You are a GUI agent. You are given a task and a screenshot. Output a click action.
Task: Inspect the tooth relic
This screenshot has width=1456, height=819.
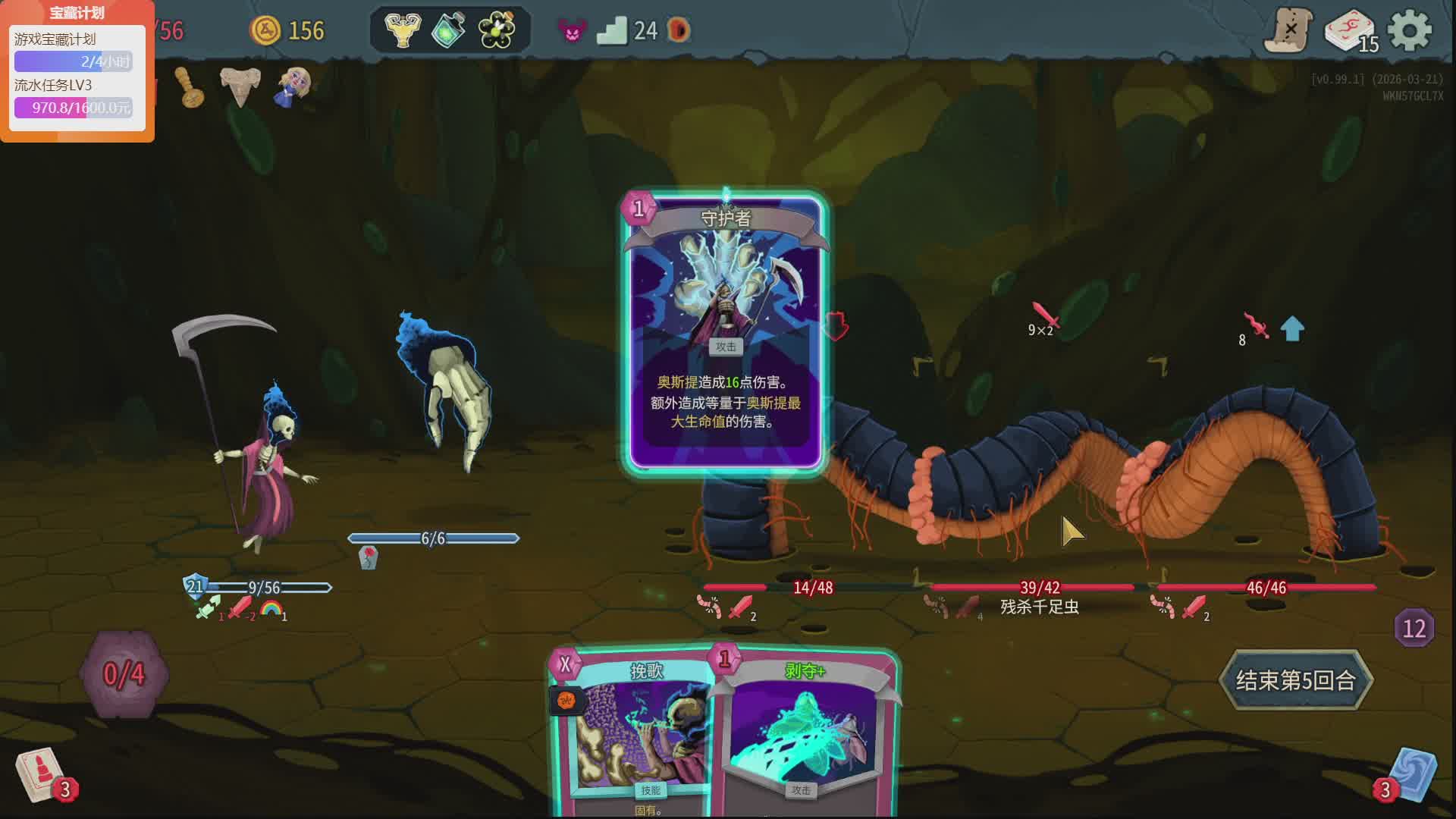coord(240,86)
